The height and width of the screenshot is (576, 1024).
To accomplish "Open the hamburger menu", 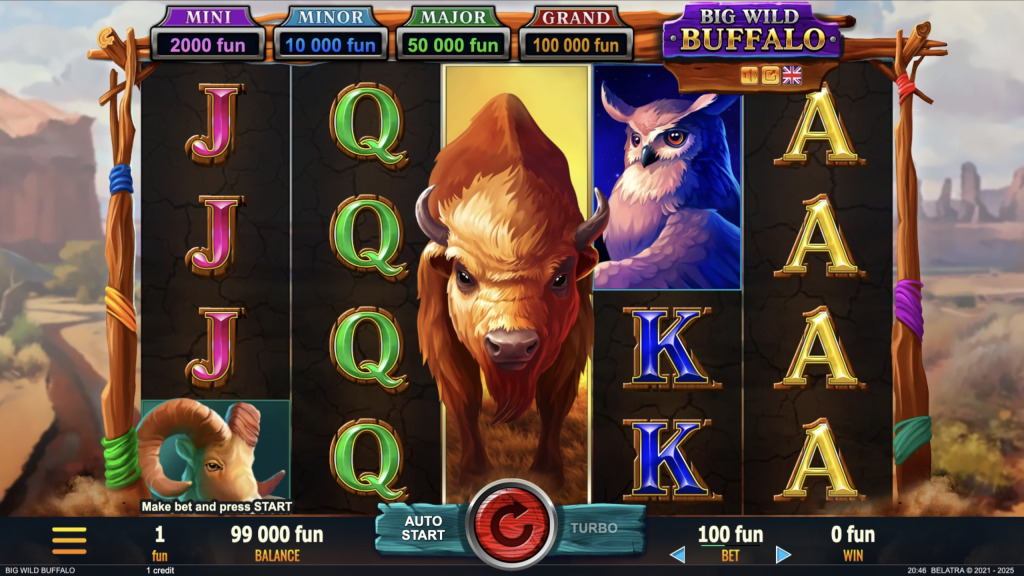I will [x=69, y=540].
